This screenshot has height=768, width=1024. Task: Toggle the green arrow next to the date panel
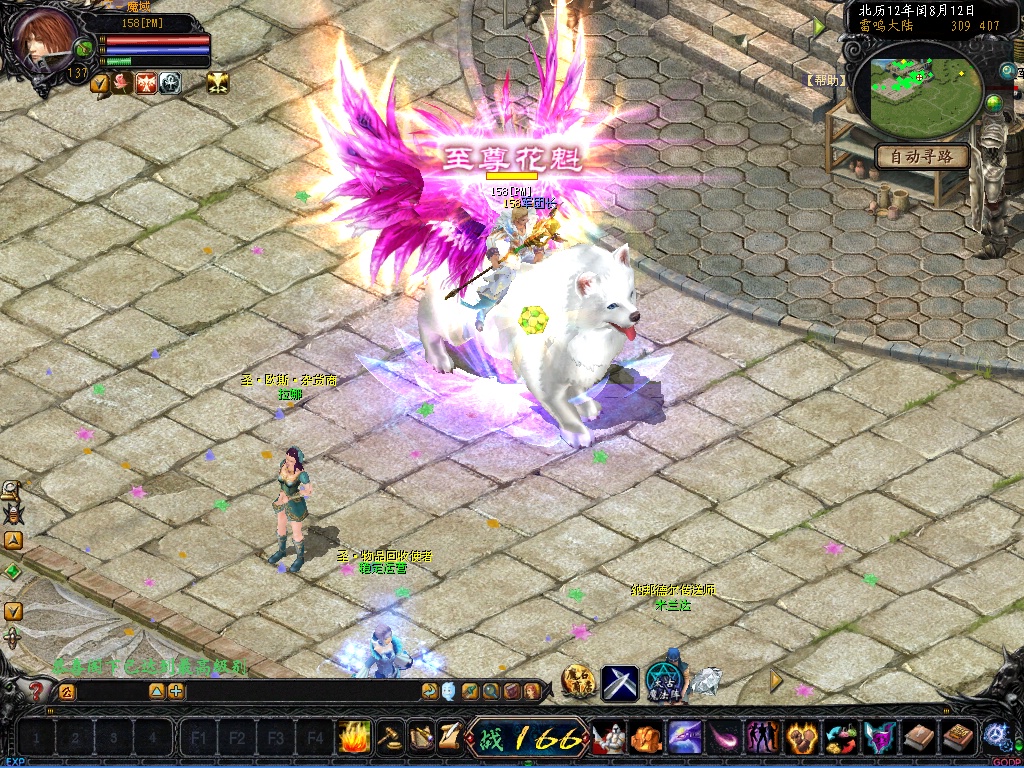pos(820,27)
